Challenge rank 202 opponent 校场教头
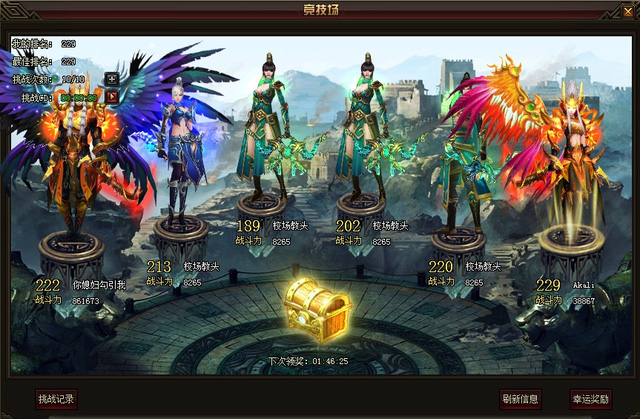Viewport: 640px width, 419px height. (x=361, y=130)
